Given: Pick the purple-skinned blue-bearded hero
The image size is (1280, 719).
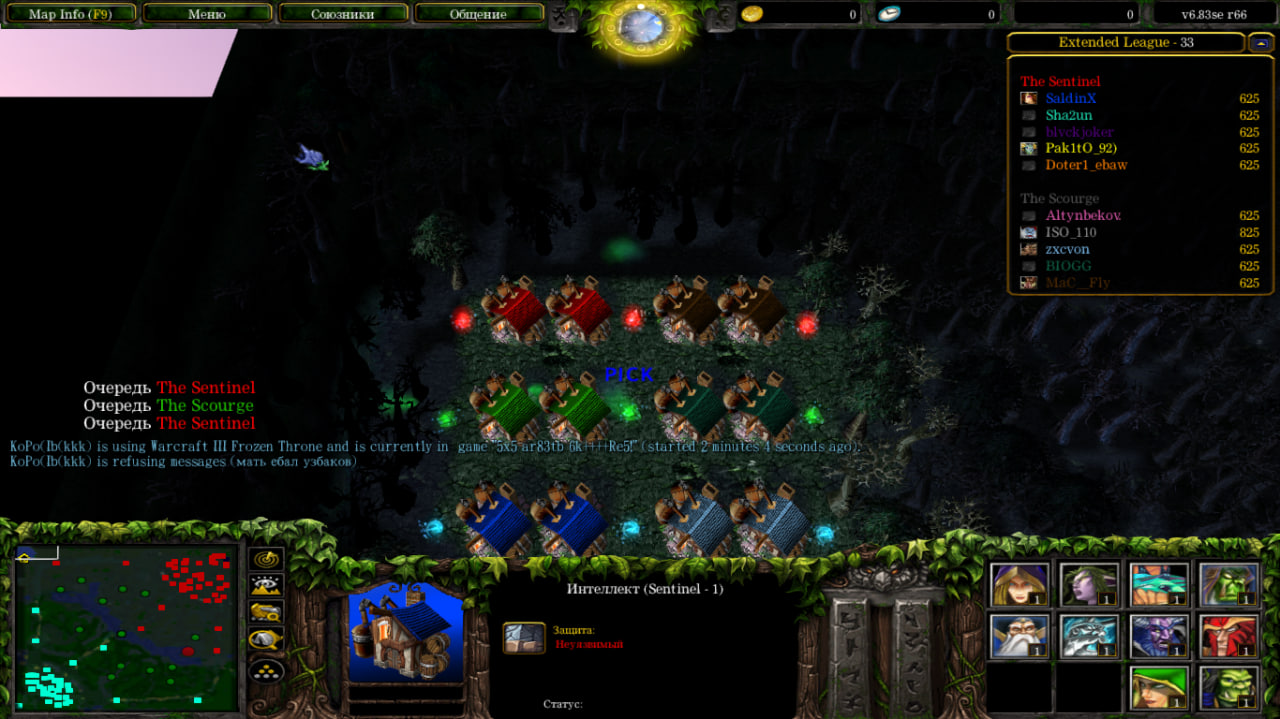Looking at the screenshot, I should click(1159, 636).
